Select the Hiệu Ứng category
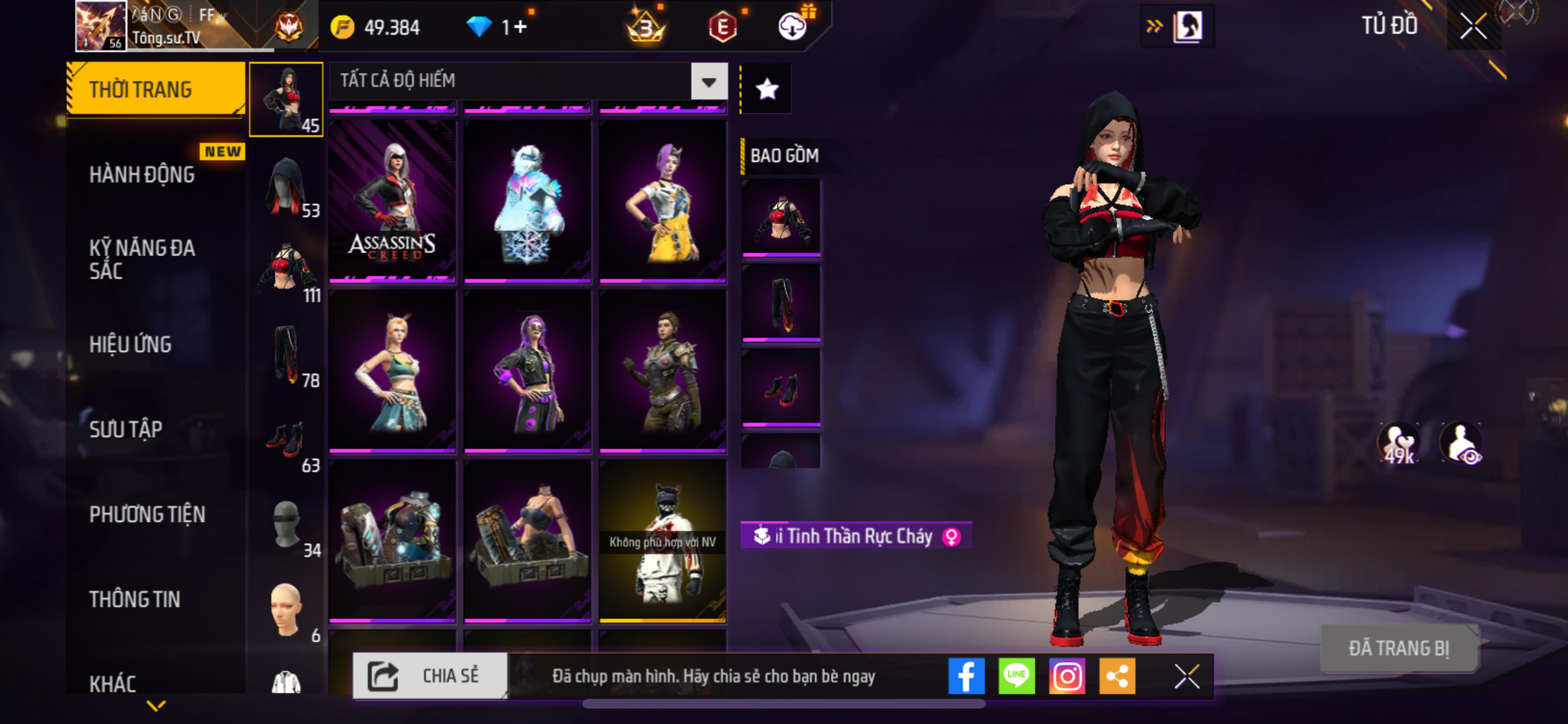Screen dimensions: 1568x724 click(131, 344)
